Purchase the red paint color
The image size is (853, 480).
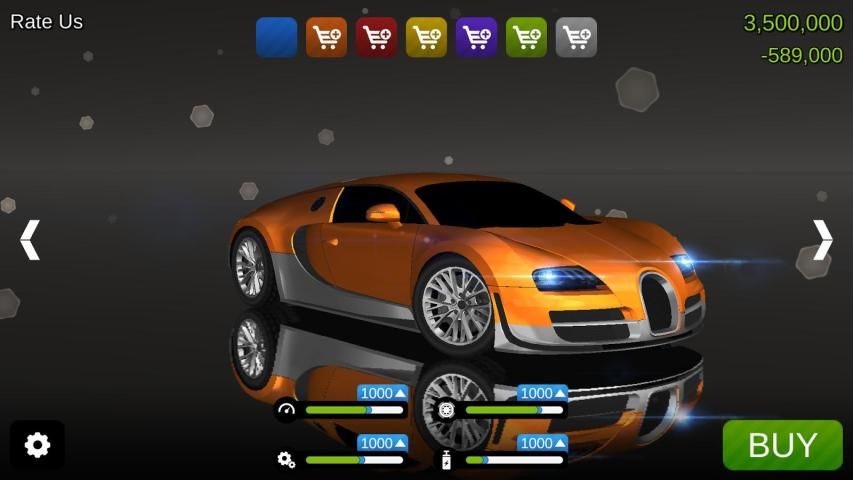click(376, 37)
